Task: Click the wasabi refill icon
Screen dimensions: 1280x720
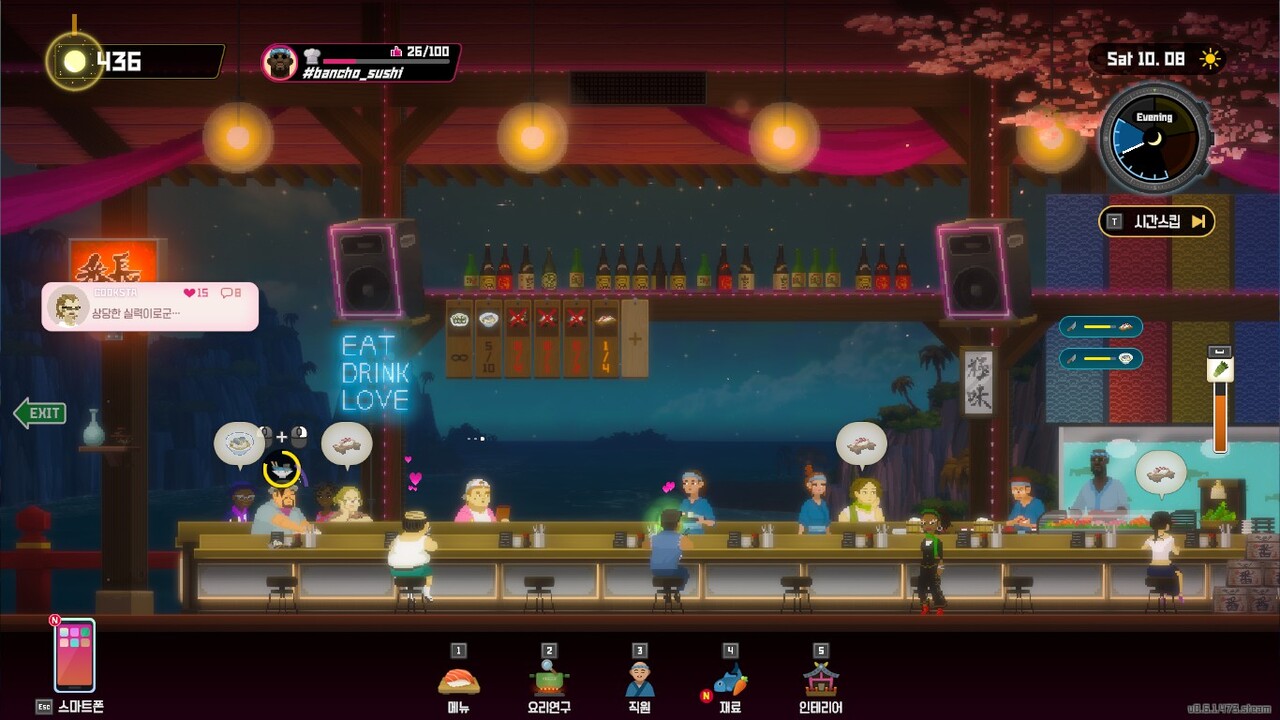Action: 1221,369
